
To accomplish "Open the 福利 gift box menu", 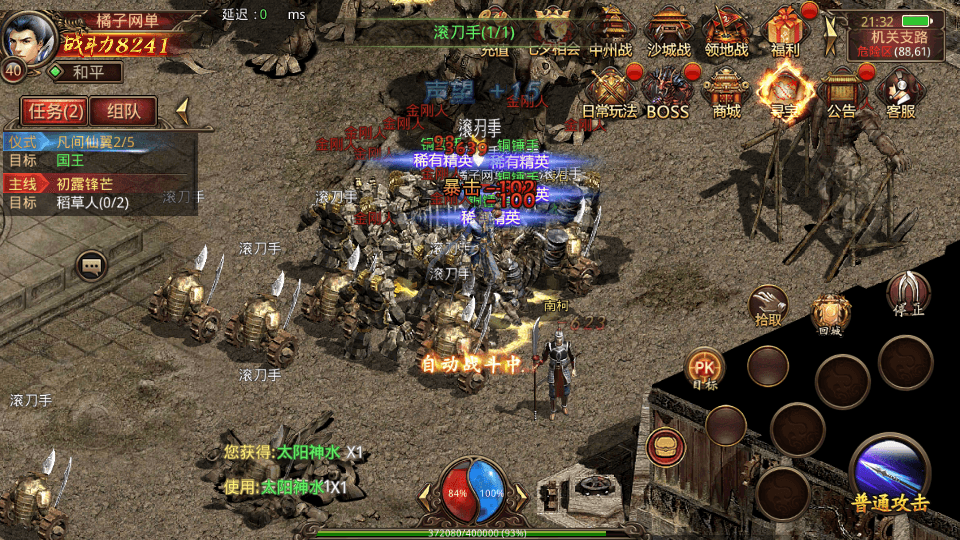I will (x=785, y=31).
